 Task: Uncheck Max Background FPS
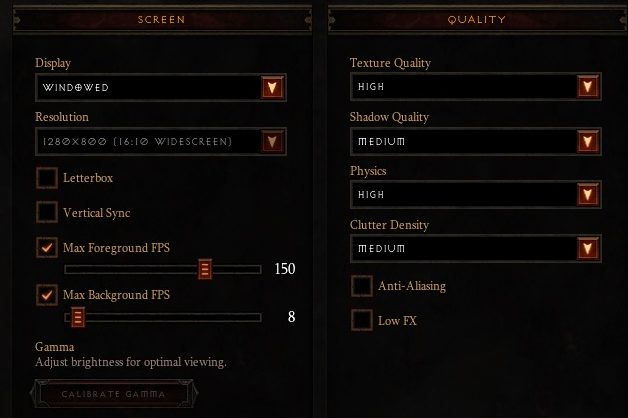coord(47,295)
